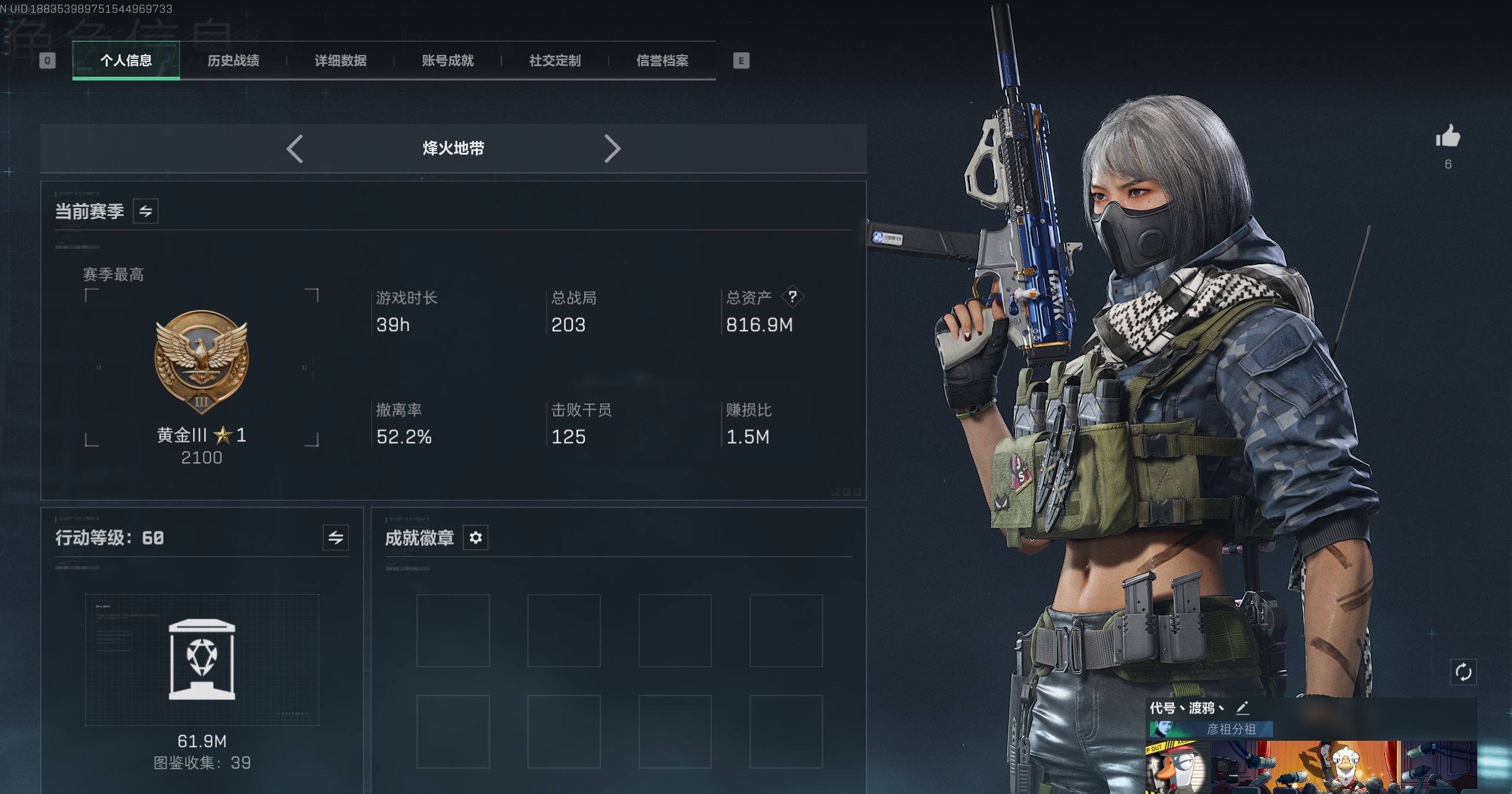Give a thumbs-up like to this profile
This screenshot has width=1512, height=794.
1448,137
